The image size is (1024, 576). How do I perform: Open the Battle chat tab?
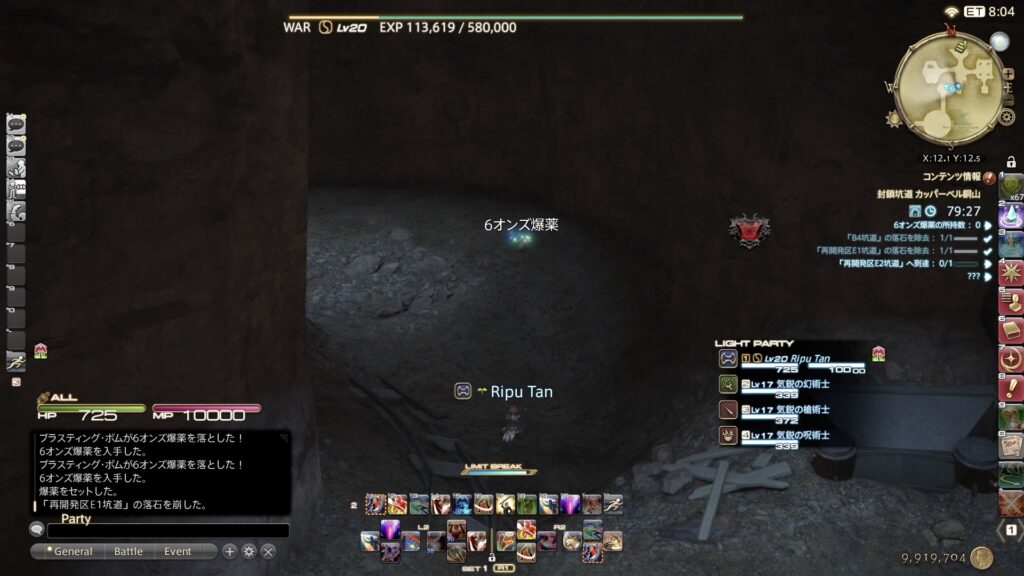128,551
